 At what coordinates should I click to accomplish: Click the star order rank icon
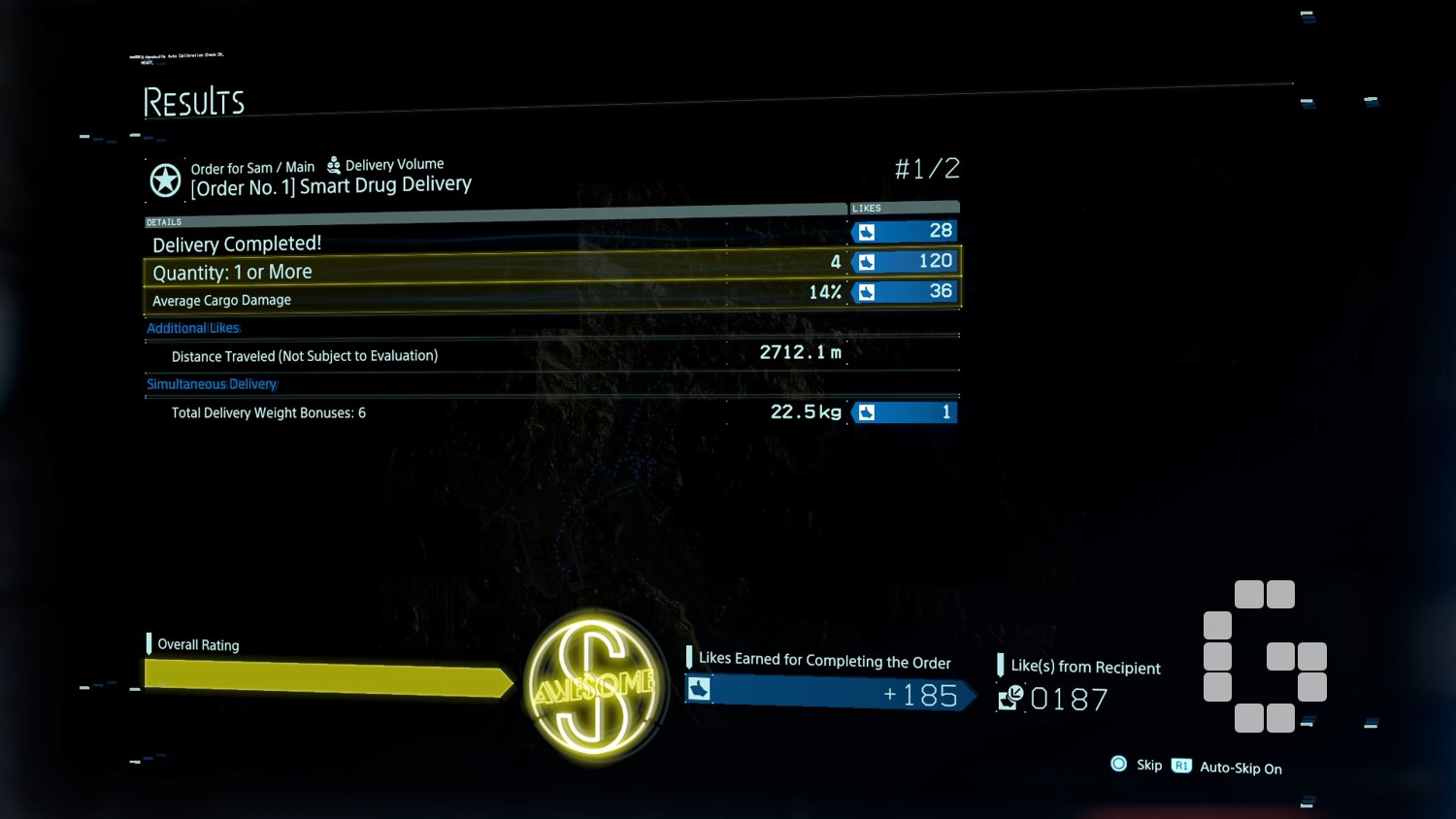[x=164, y=180]
